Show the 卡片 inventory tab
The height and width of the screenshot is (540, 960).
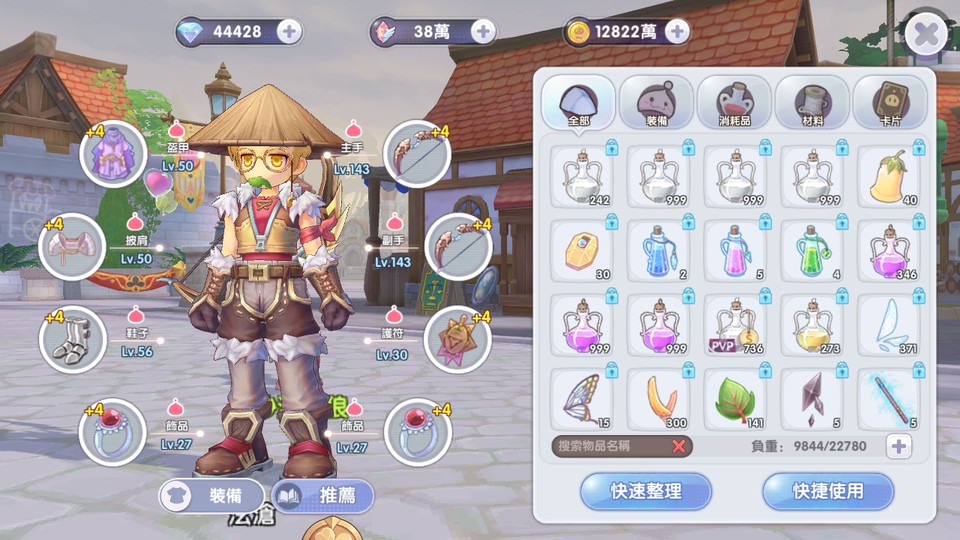tap(890, 102)
